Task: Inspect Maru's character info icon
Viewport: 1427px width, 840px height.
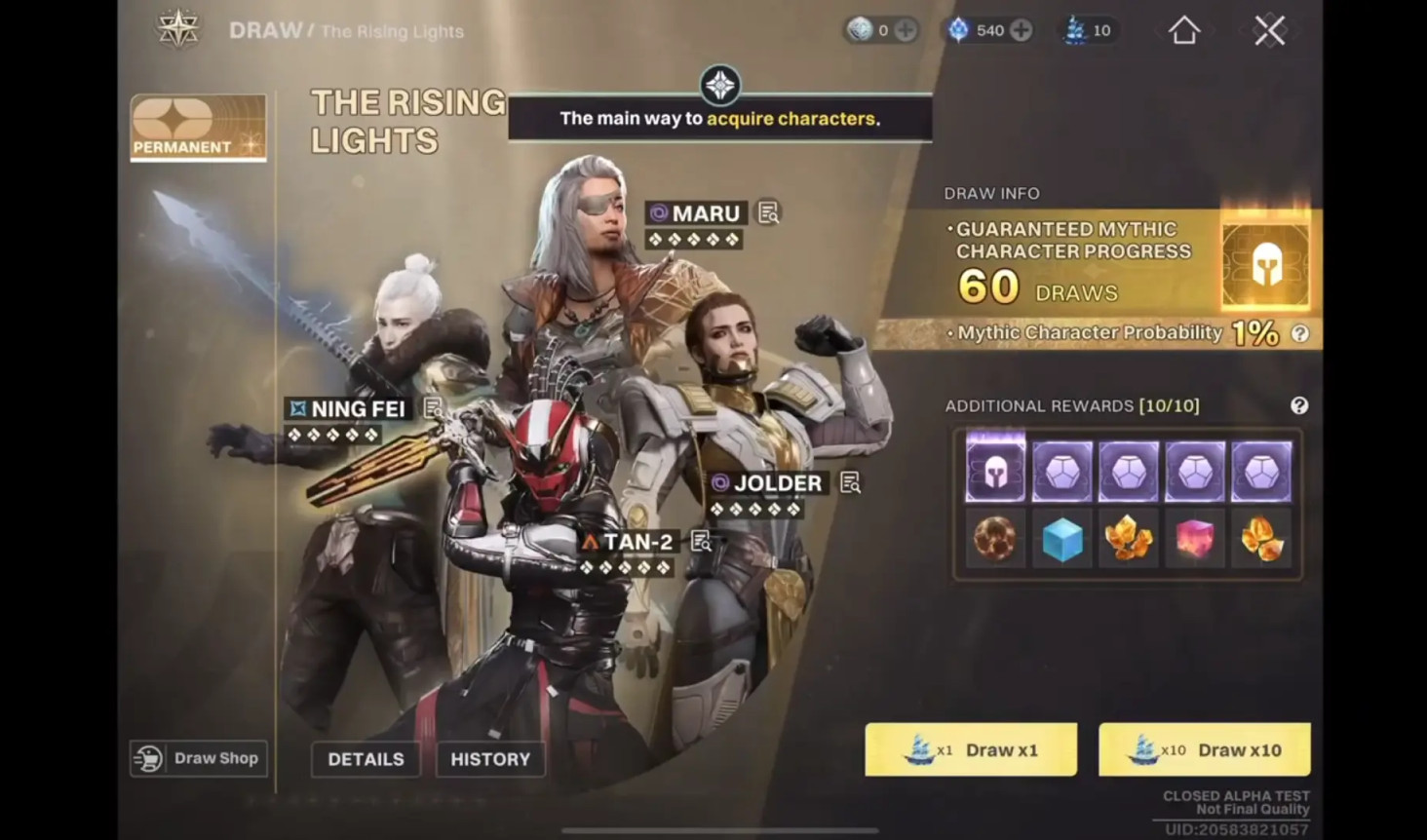Action: [768, 212]
